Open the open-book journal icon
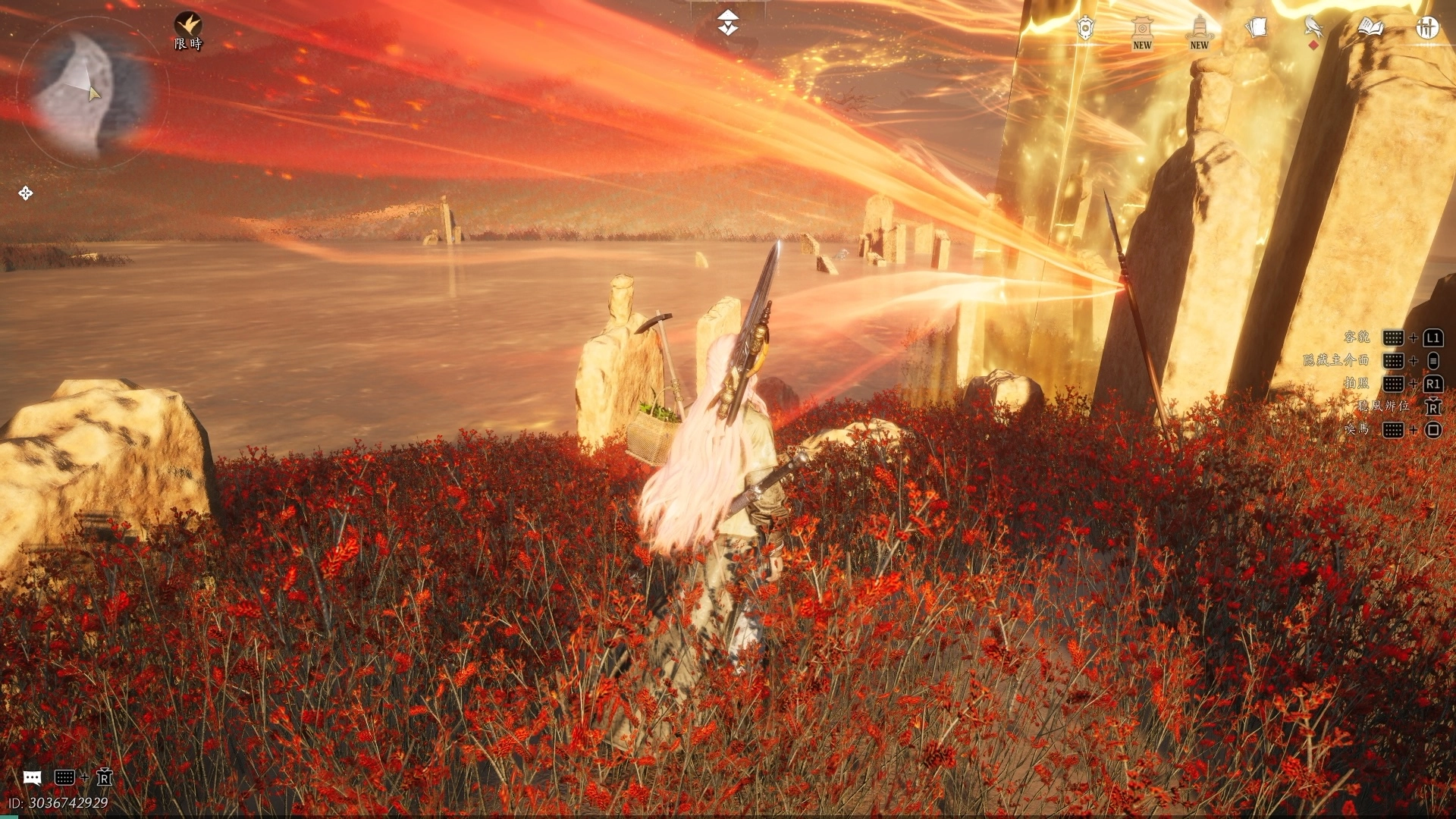The width and height of the screenshot is (1456, 819). coord(1370,28)
